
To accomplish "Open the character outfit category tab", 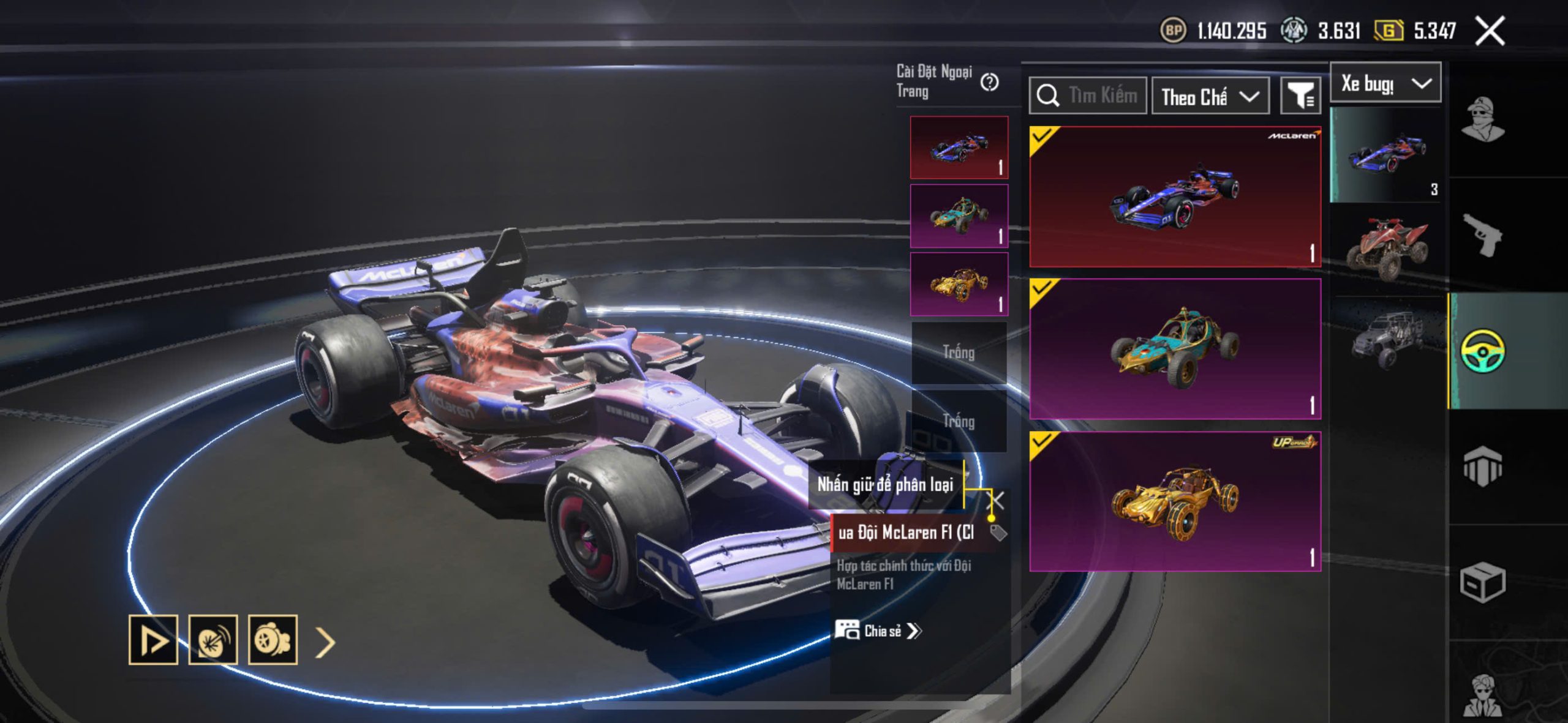I will [1482, 120].
